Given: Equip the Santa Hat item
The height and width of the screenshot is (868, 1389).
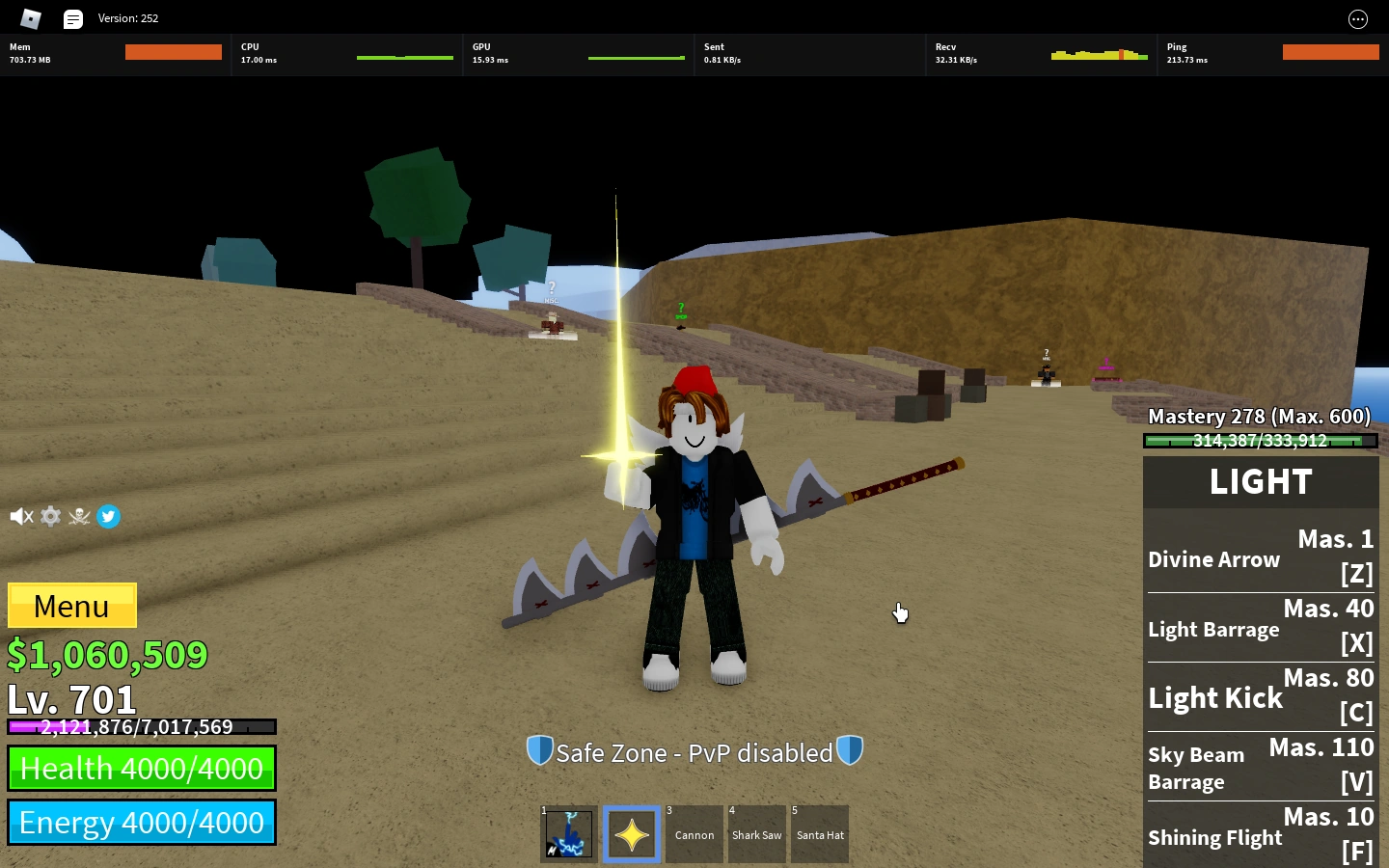Looking at the screenshot, I should 819,833.
